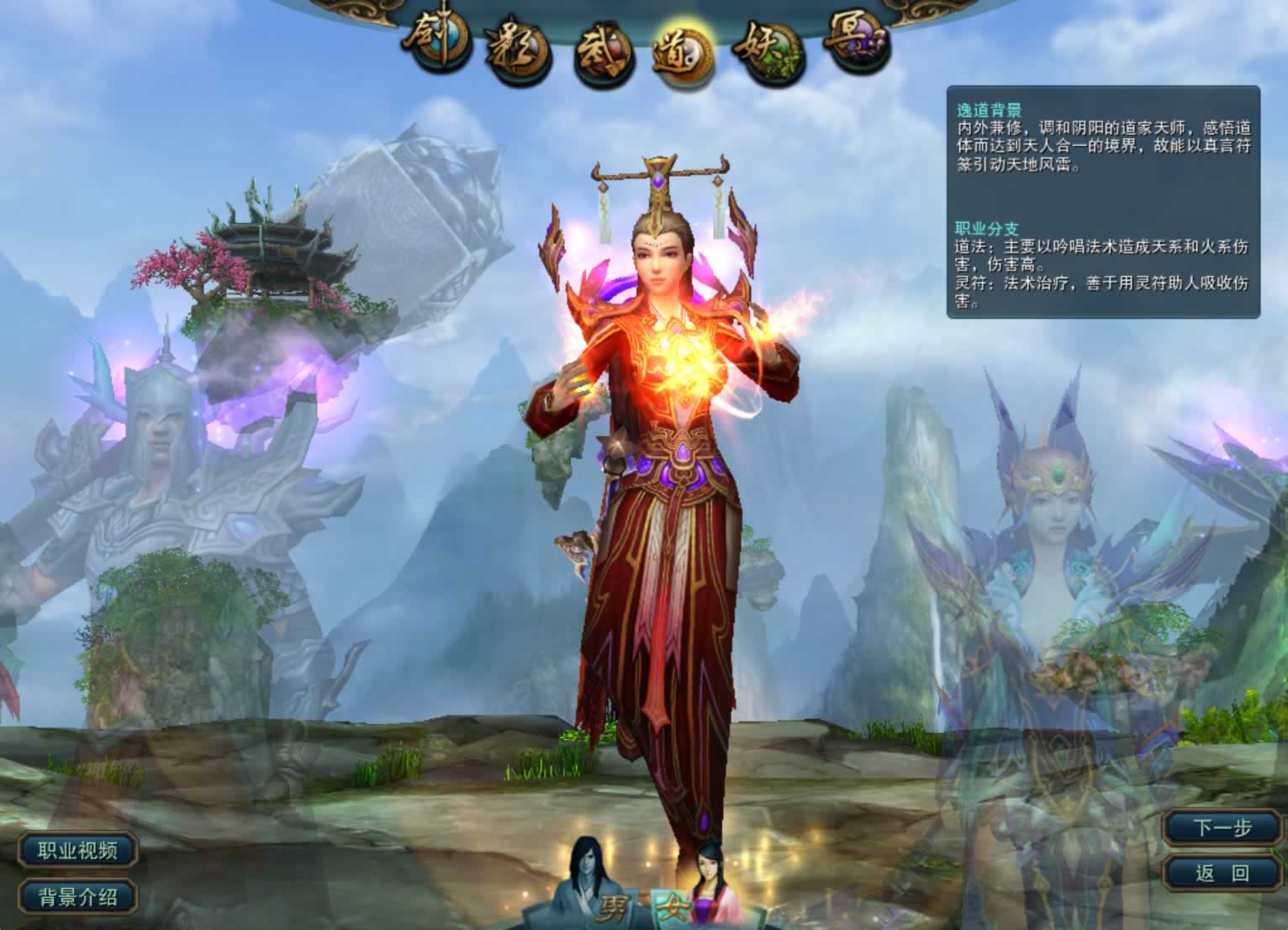Choose the 影 shadow class icon
This screenshot has width=1288, height=930.
pos(515,50)
